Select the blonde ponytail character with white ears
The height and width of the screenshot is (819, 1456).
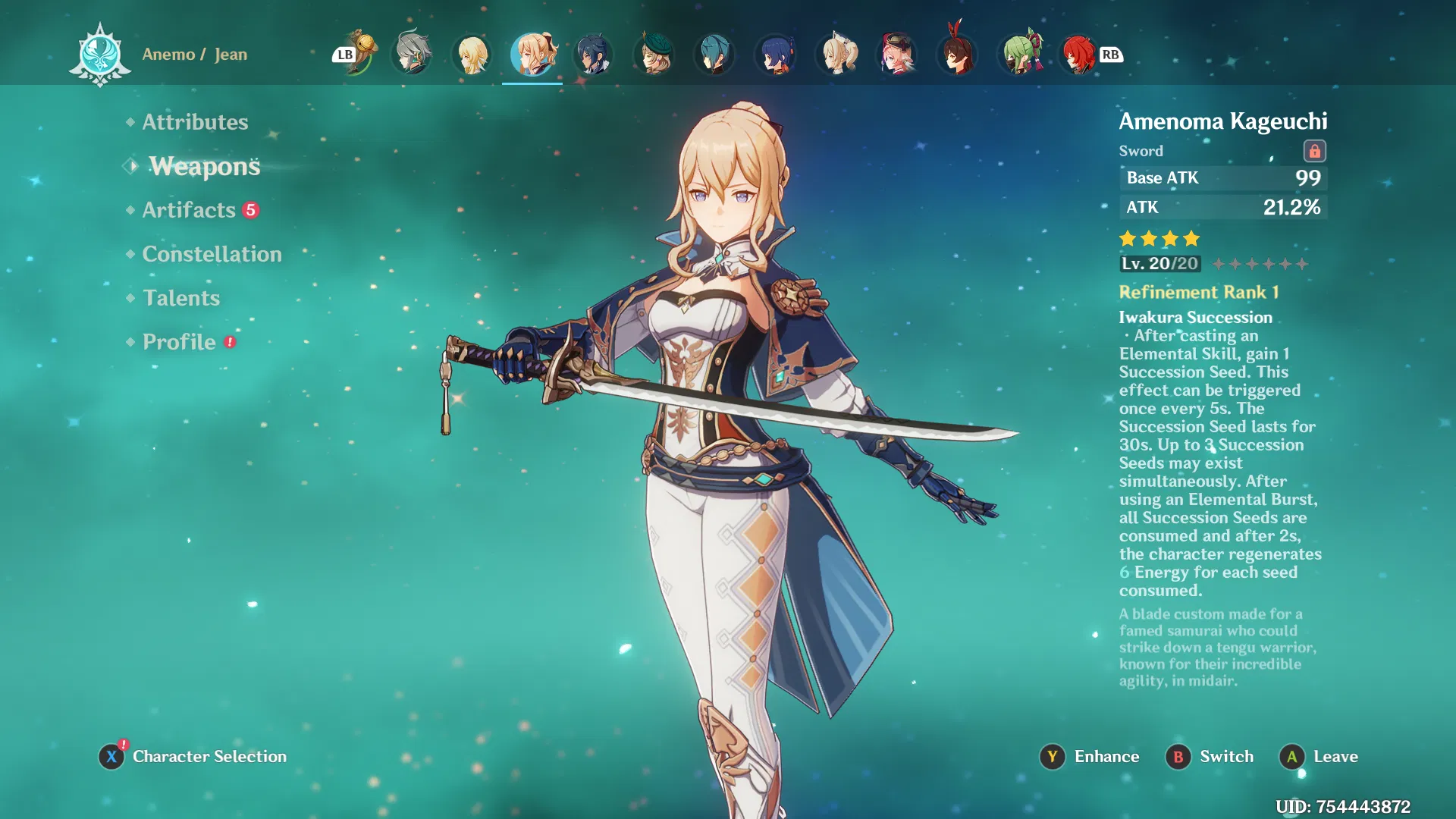837,55
